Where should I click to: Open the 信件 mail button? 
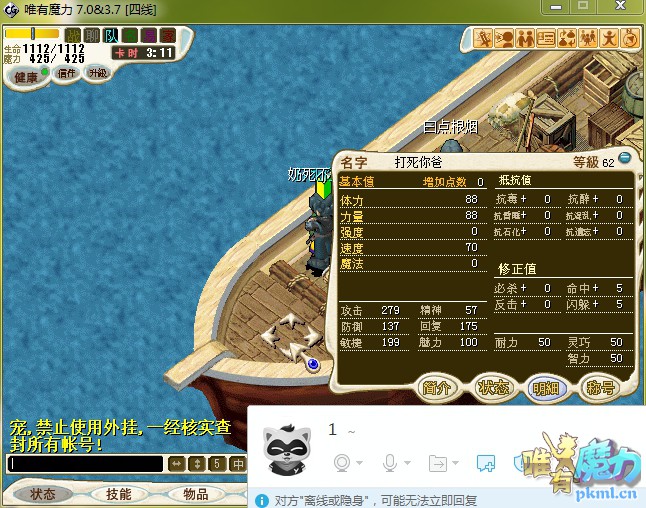(x=67, y=73)
